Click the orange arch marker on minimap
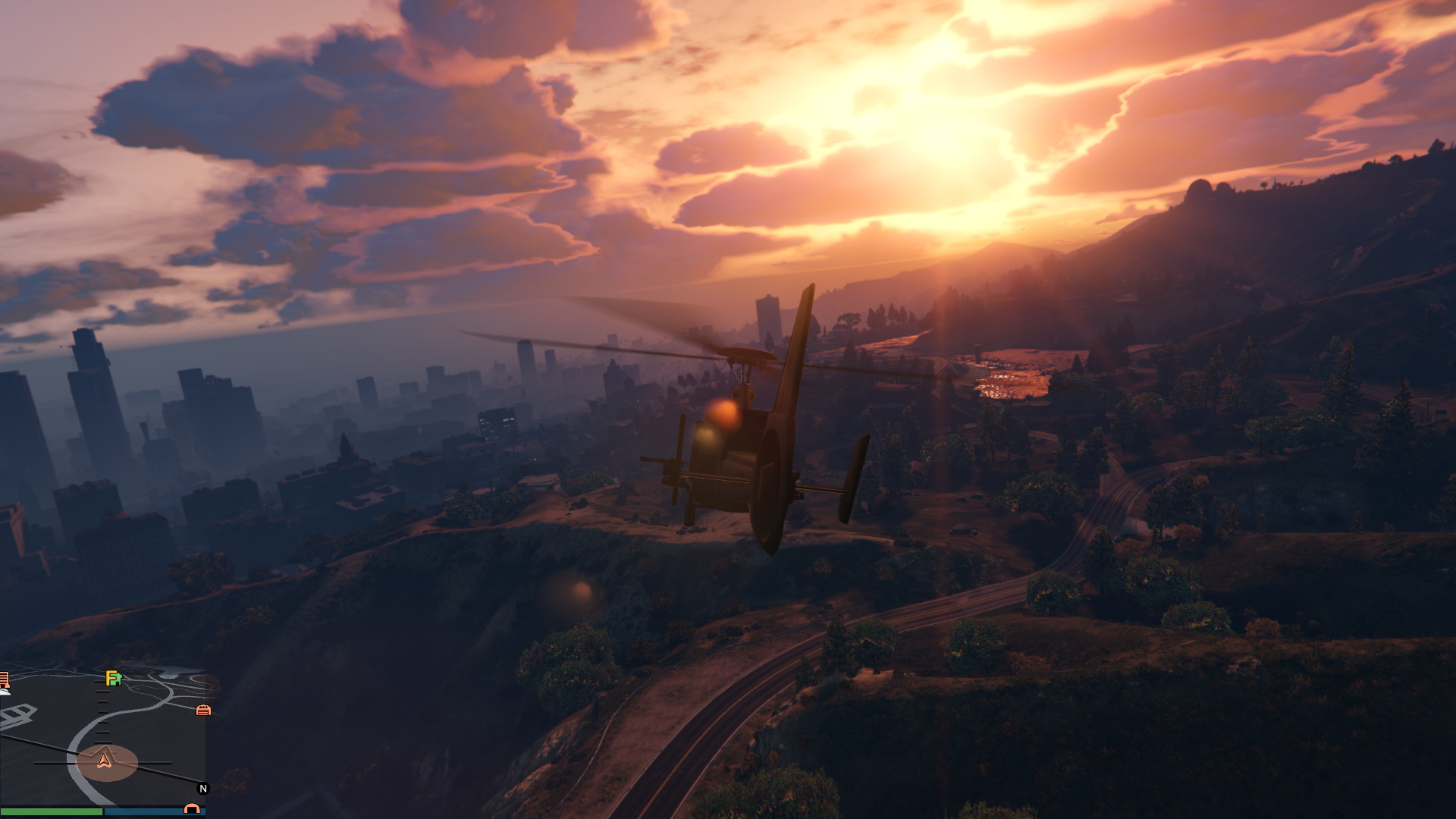 192,809
